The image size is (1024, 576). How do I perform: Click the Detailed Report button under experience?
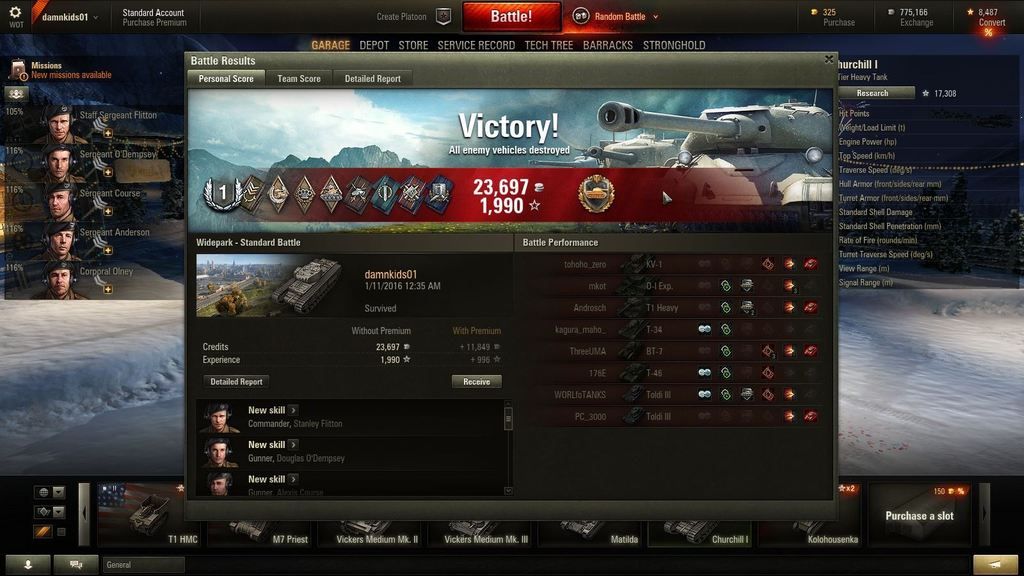(x=237, y=381)
